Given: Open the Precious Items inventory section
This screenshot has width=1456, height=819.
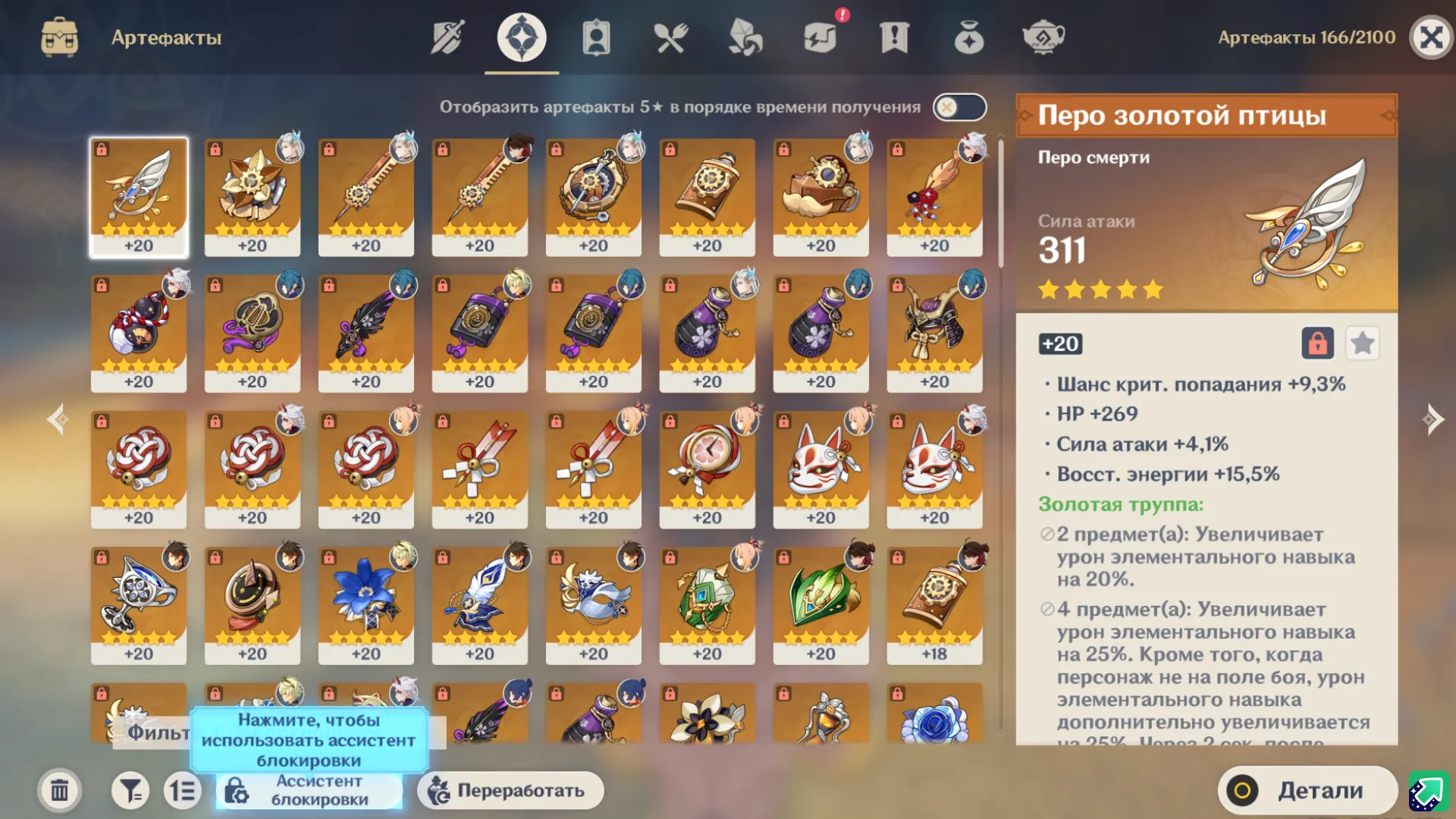Looking at the screenshot, I should (x=967, y=37).
